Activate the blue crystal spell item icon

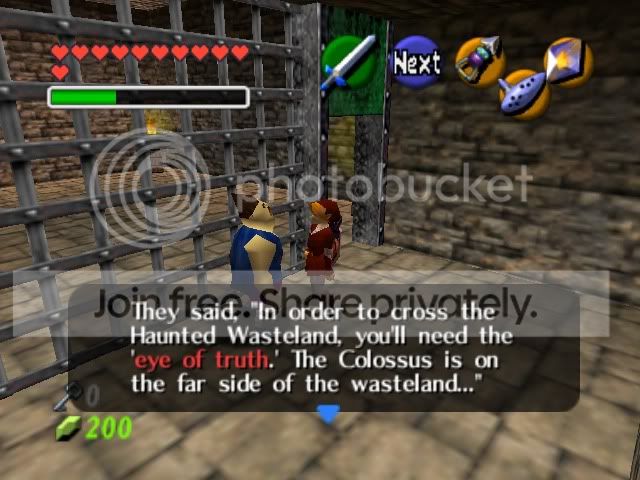tap(568, 61)
